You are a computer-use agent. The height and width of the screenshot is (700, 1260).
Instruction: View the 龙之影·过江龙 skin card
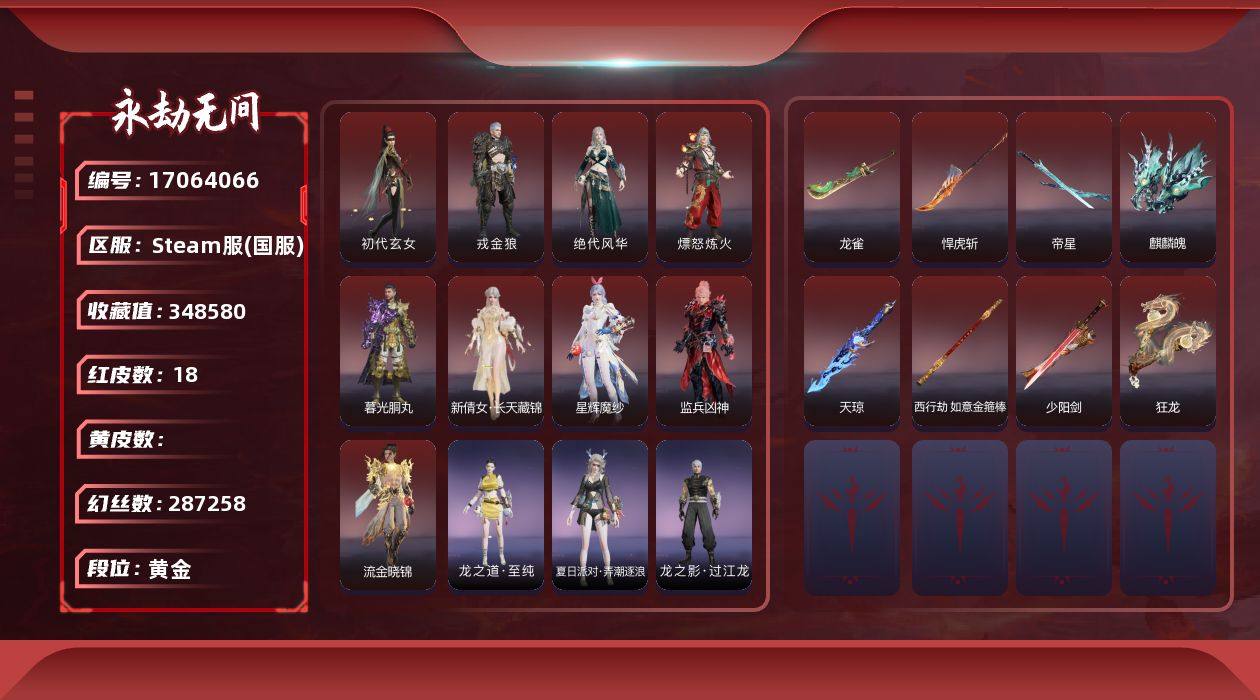[704, 514]
